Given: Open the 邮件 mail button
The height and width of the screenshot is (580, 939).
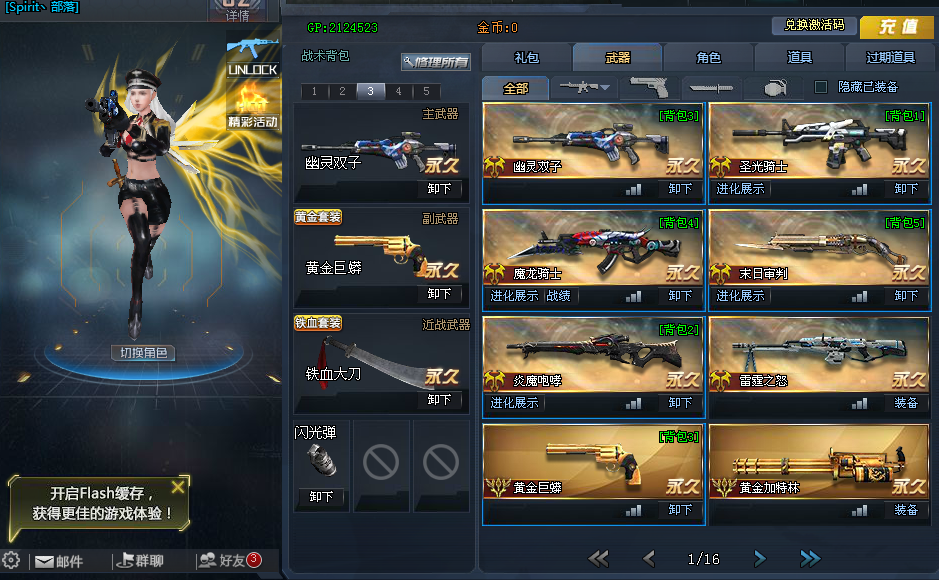Looking at the screenshot, I should [59, 561].
